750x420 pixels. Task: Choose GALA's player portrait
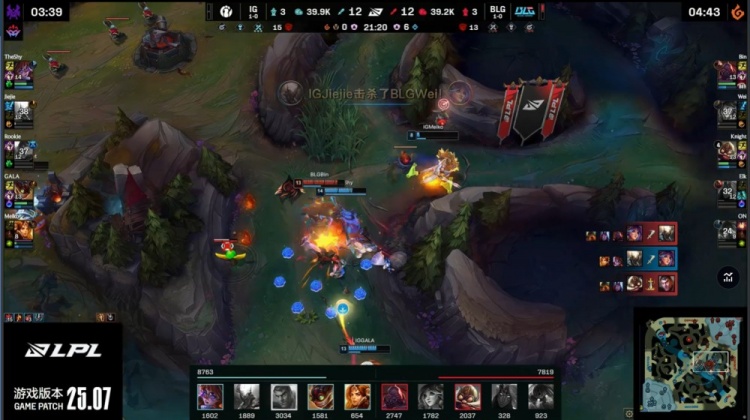pos(21,190)
